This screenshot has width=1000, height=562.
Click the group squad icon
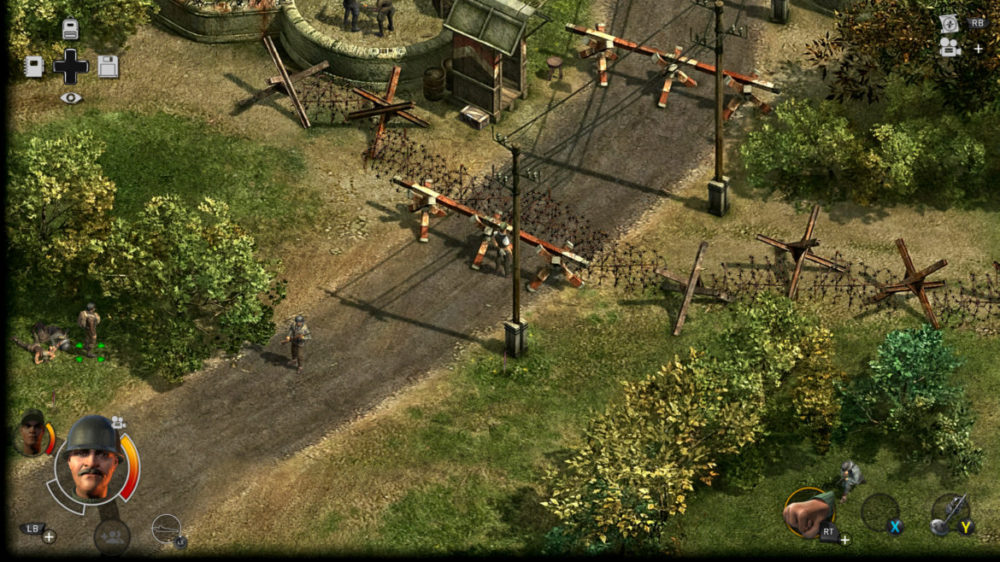[112, 536]
